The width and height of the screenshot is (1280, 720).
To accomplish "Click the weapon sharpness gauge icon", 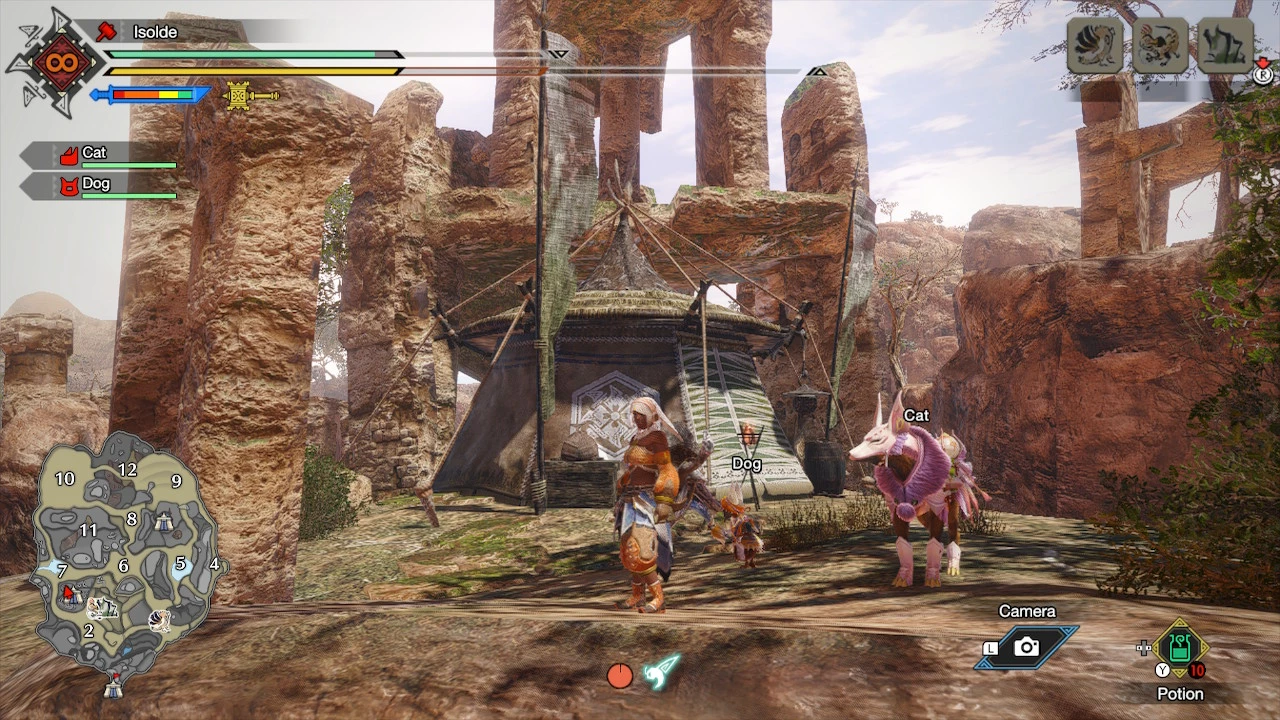I will pyautogui.click(x=150, y=95).
